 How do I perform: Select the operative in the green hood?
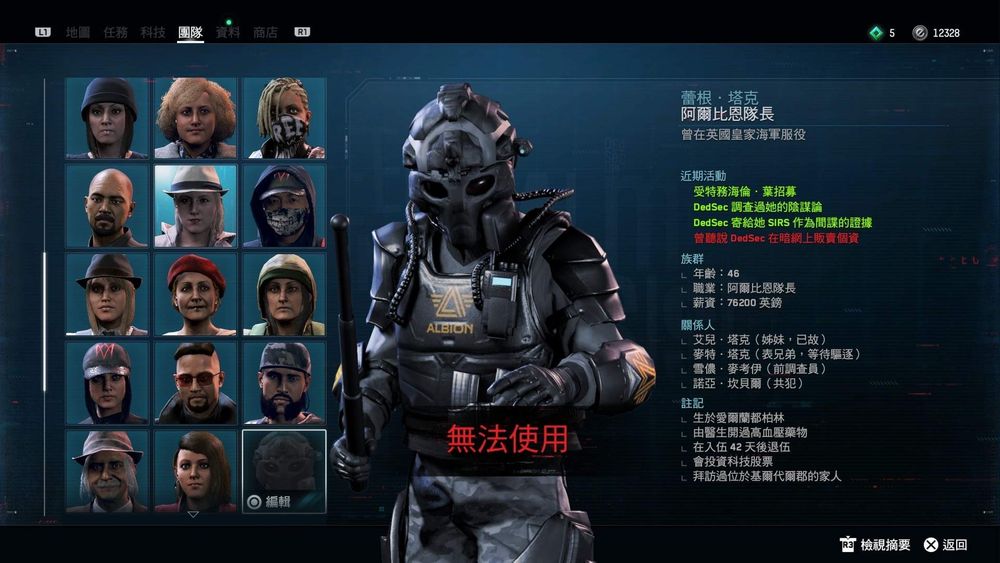[x=284, y=293]
